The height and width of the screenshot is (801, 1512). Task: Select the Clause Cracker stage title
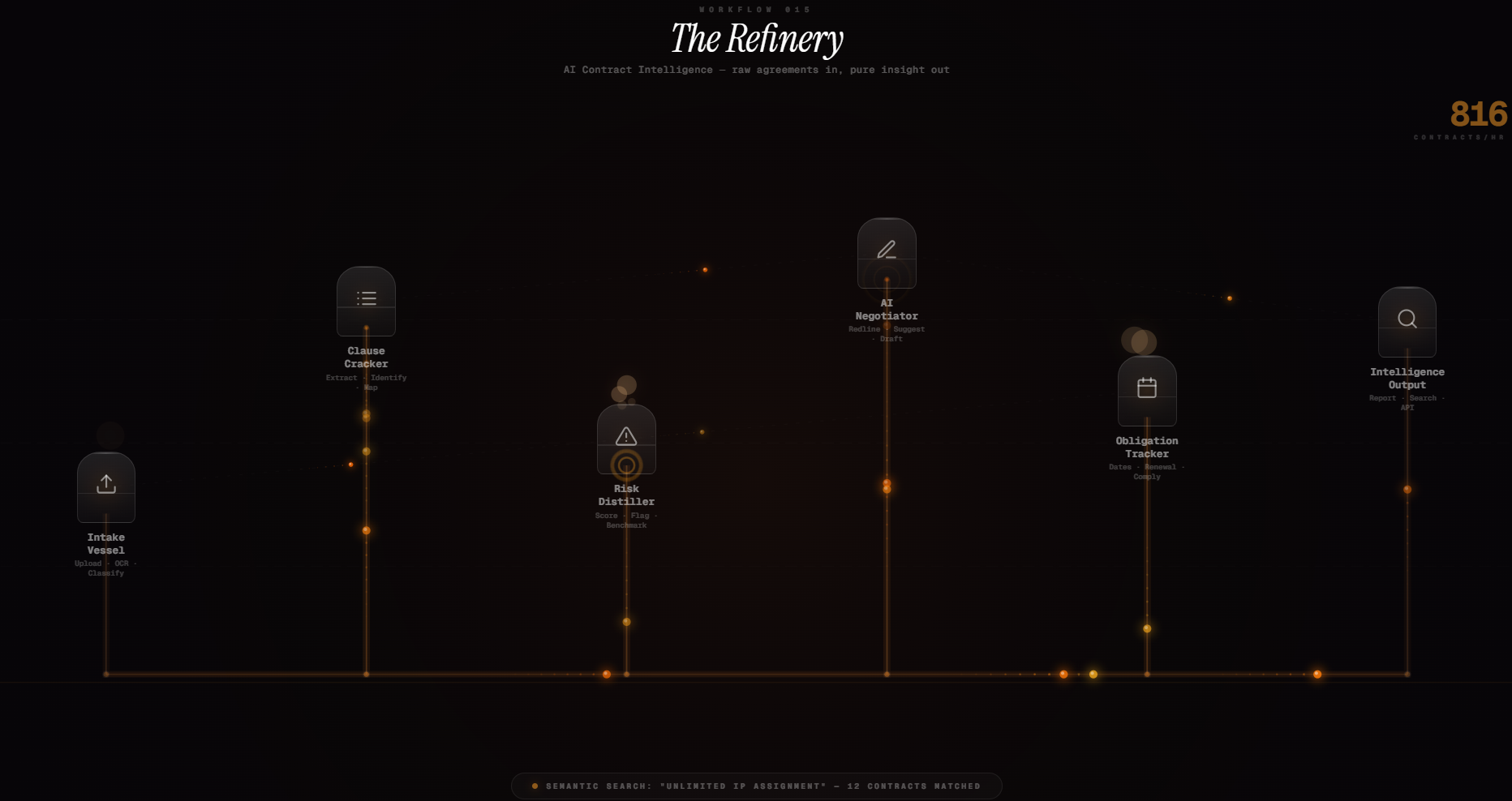pyautogui.click(x=366, y=358)
